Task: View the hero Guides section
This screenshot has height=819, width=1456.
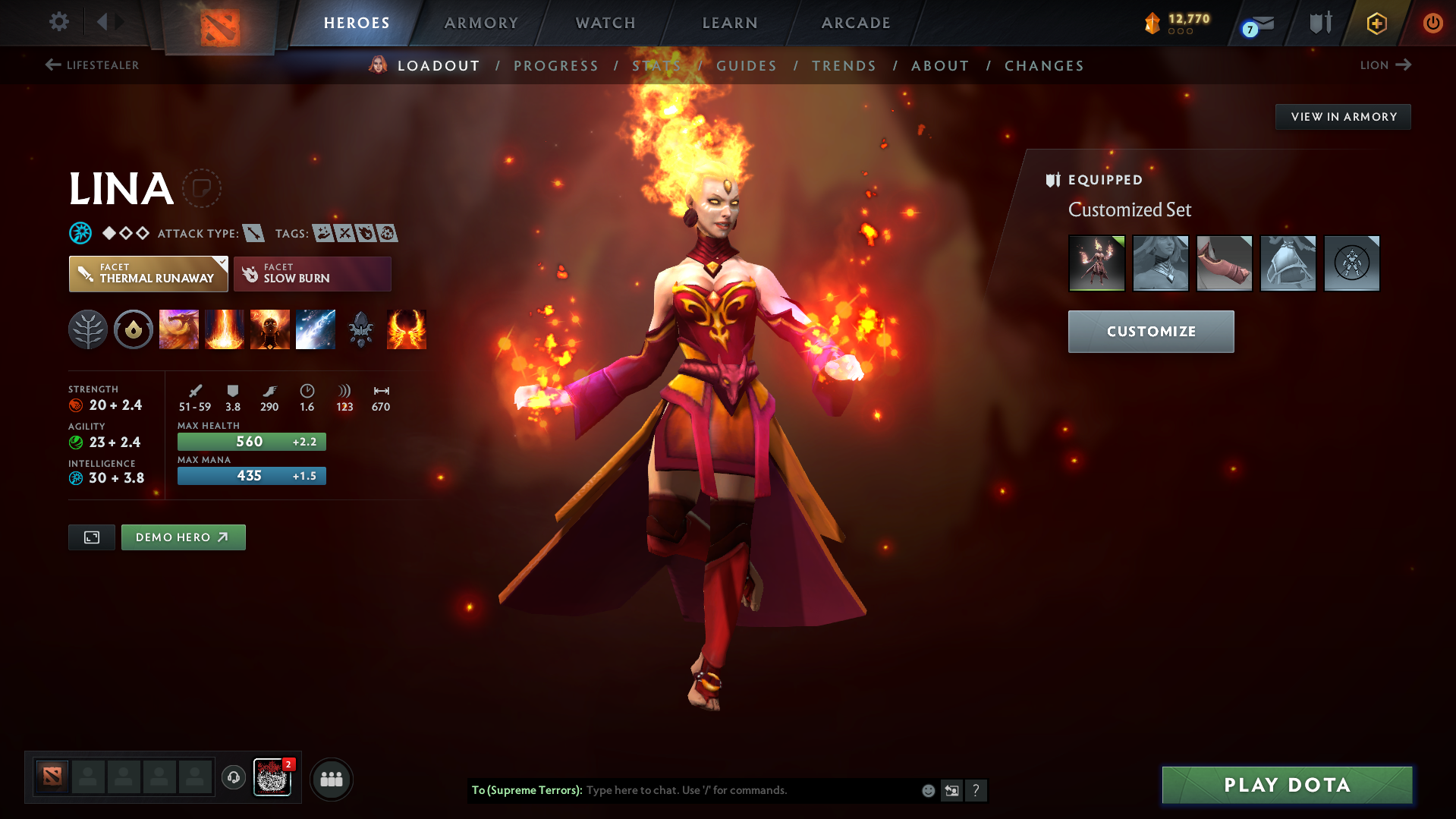Action: coord(747,66)
